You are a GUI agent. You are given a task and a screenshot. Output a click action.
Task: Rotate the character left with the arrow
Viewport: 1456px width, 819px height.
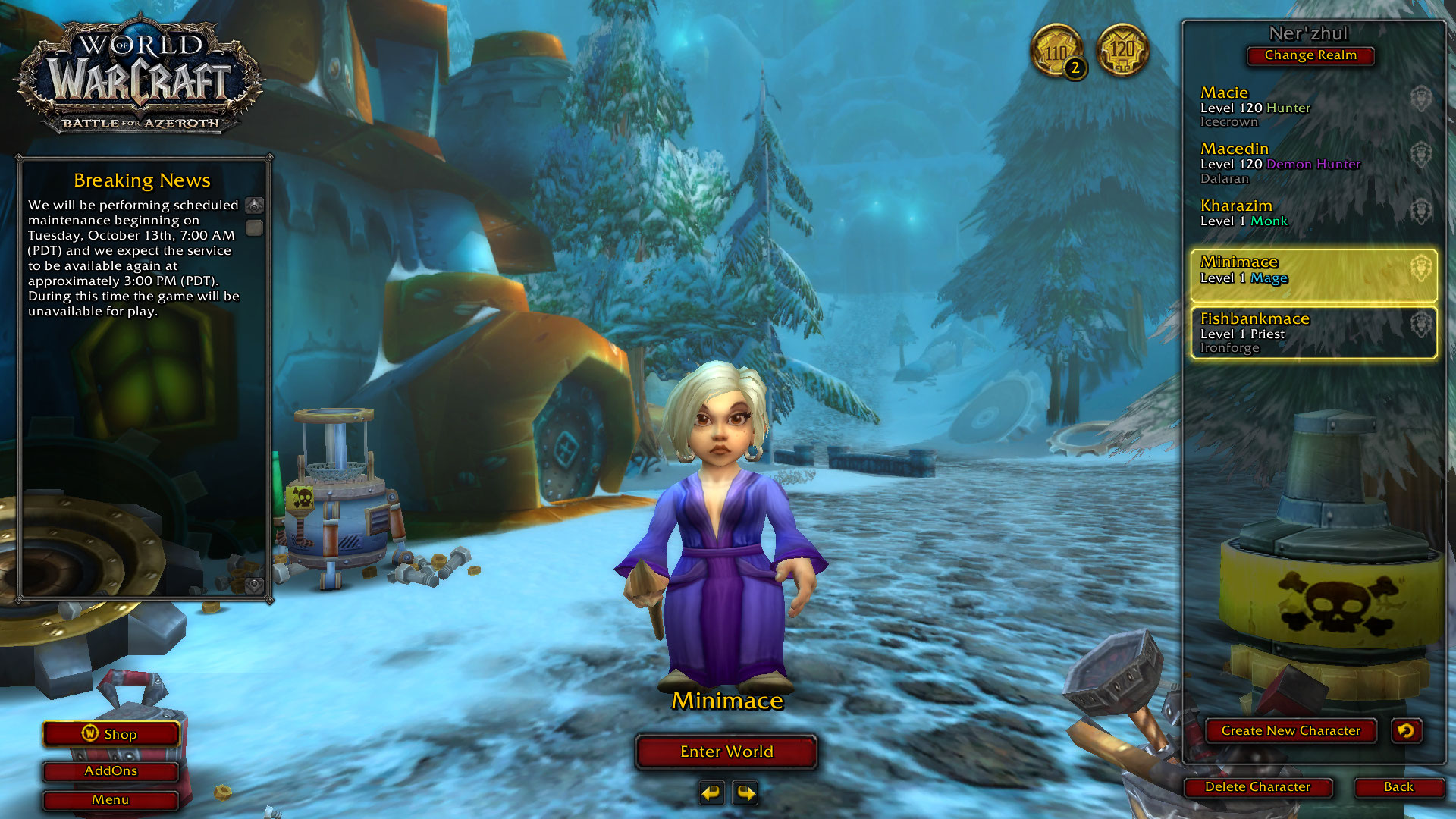click(x=711, y=793)
